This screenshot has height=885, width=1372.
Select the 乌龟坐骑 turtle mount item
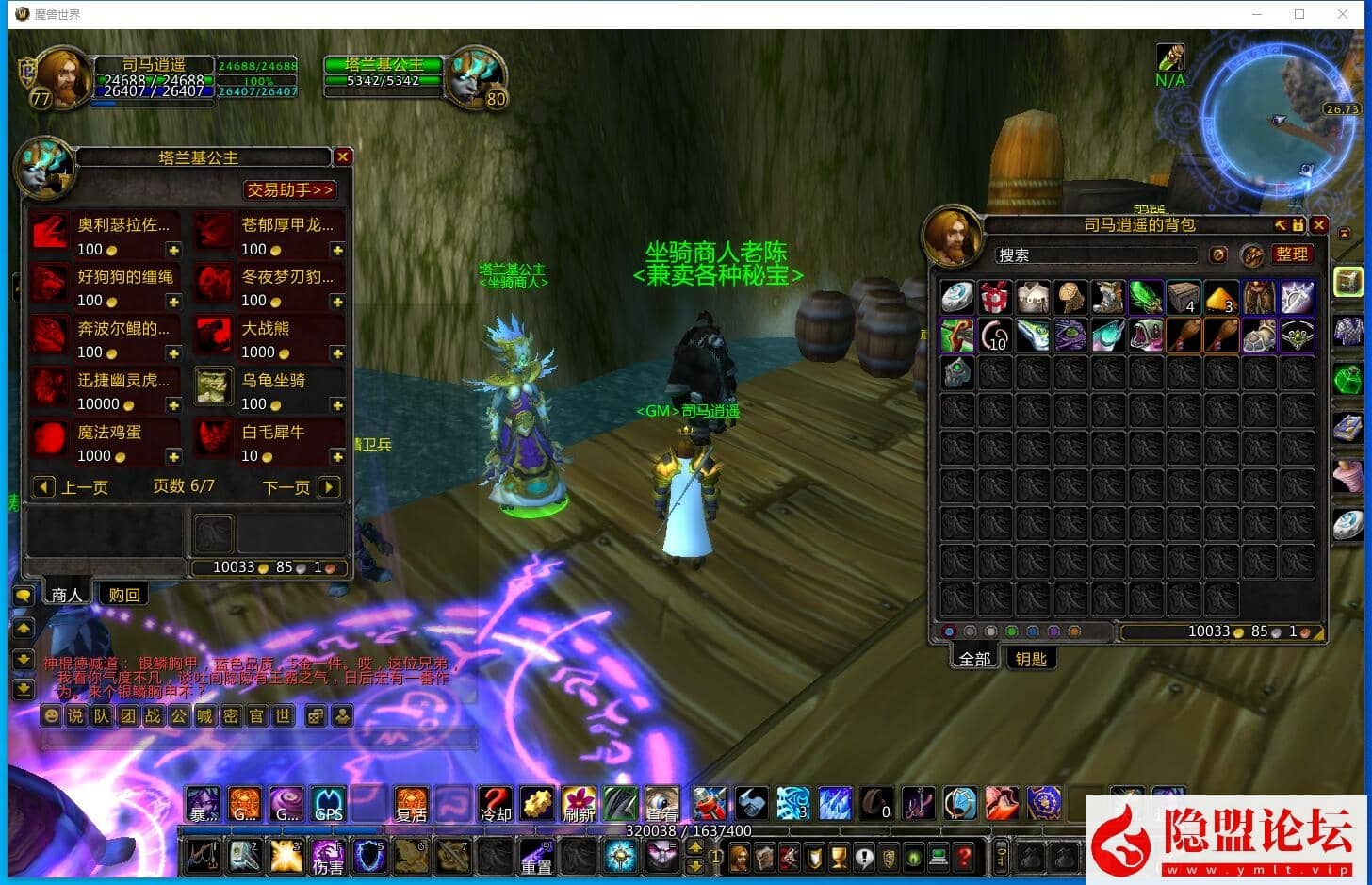click(215, 386)
